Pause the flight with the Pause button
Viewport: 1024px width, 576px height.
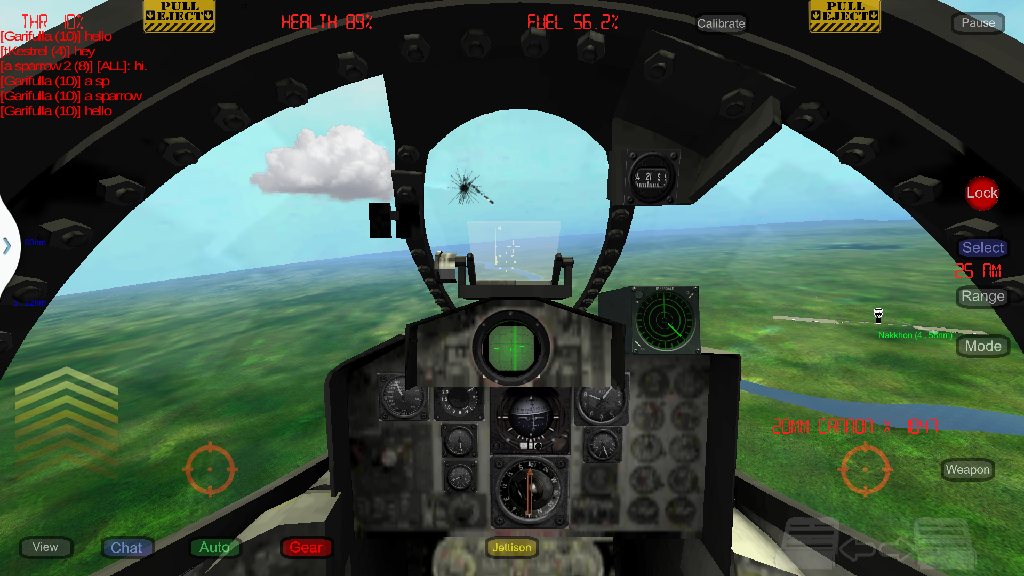click(978, 23)
